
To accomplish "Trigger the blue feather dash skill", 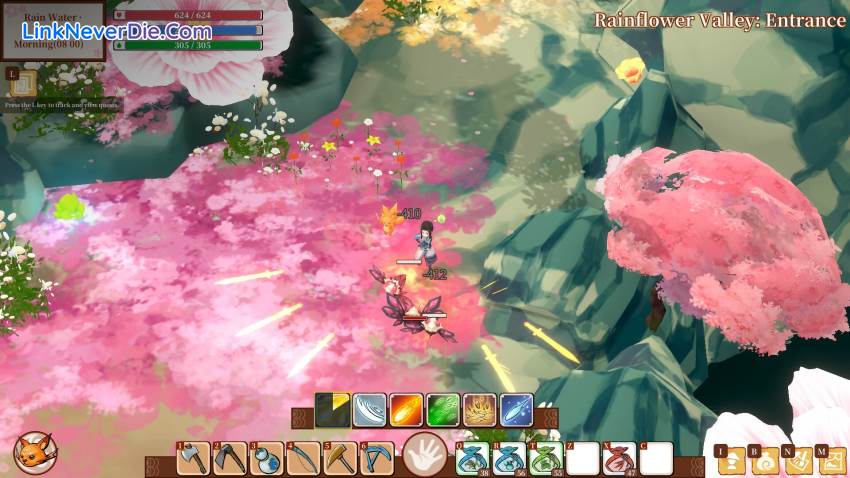I will pos(517,410).
